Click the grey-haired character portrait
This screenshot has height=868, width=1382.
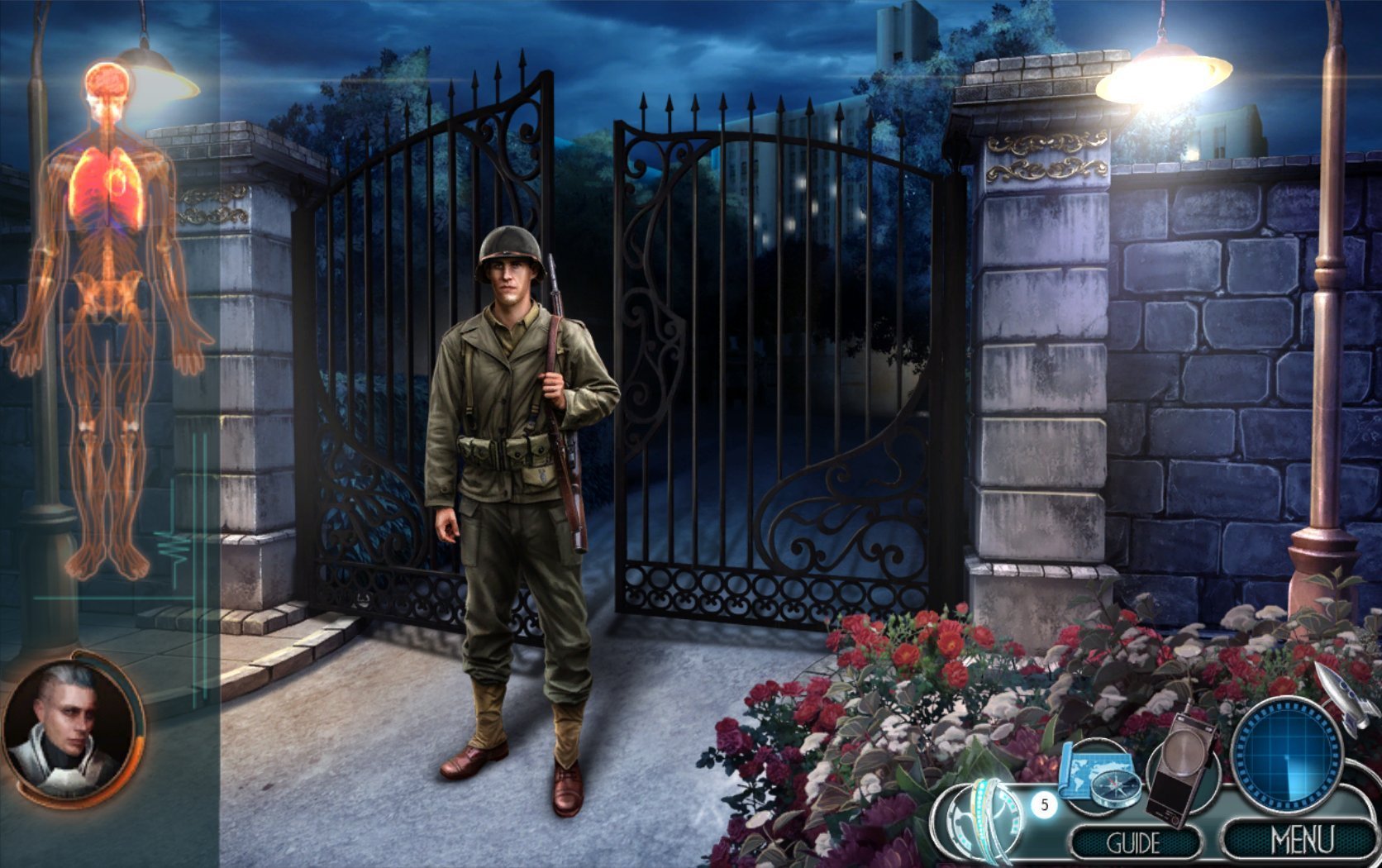(70, 727)
